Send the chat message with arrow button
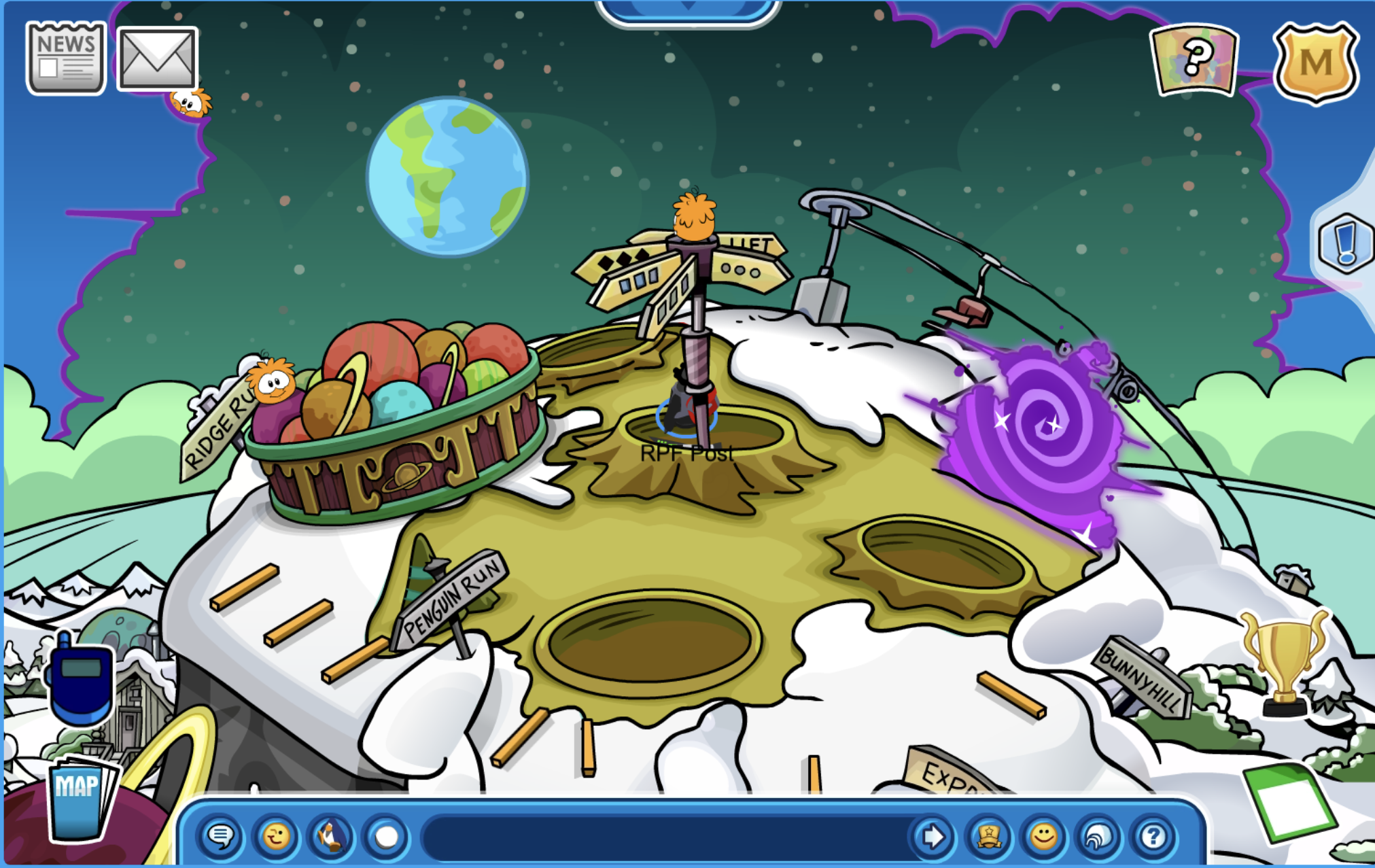The height and width of the screenshot is (868, 1375). click(x=933, y=836)
